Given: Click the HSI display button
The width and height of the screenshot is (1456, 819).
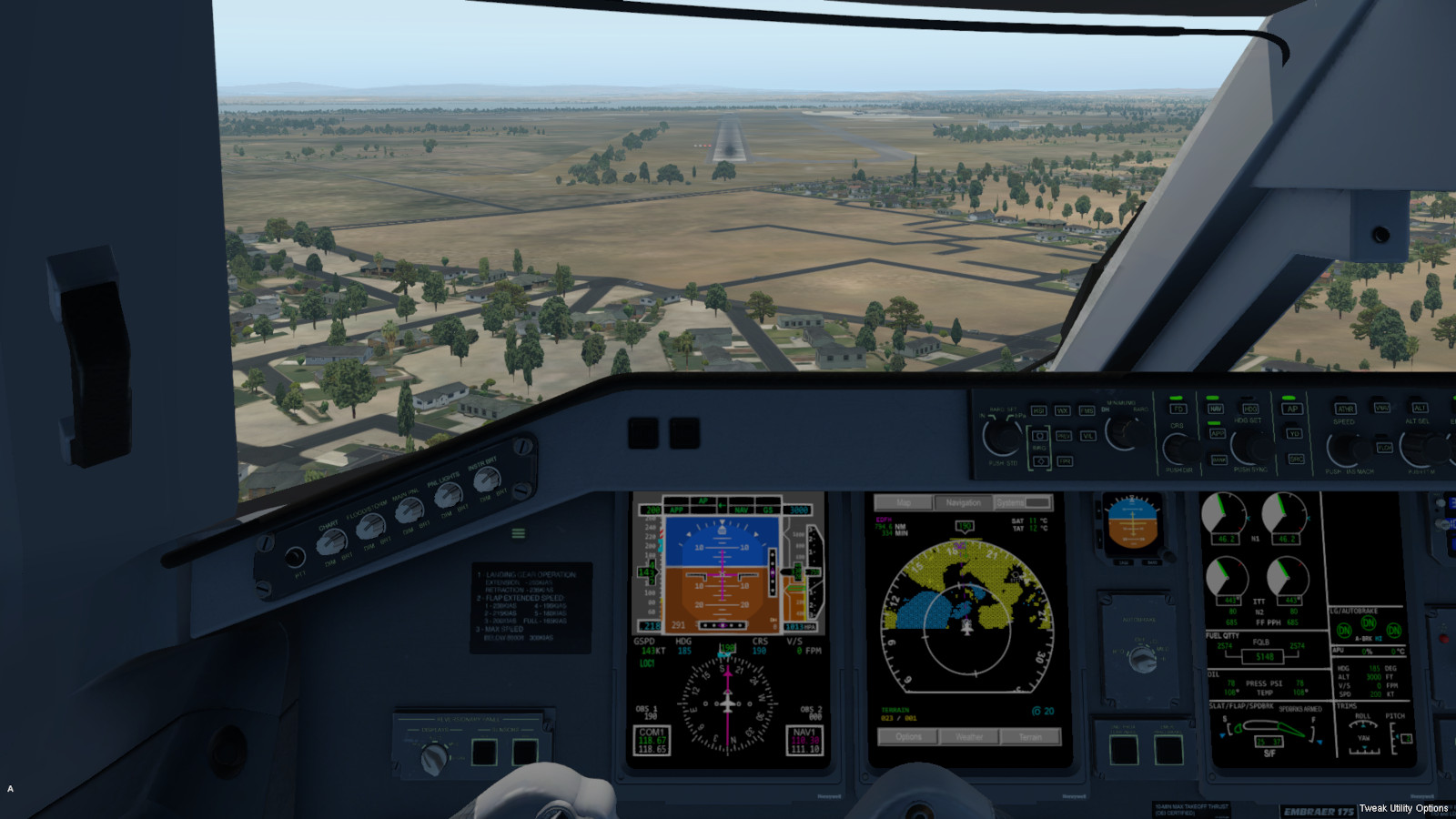Looking at the screenshot, I should [1038, 410].
